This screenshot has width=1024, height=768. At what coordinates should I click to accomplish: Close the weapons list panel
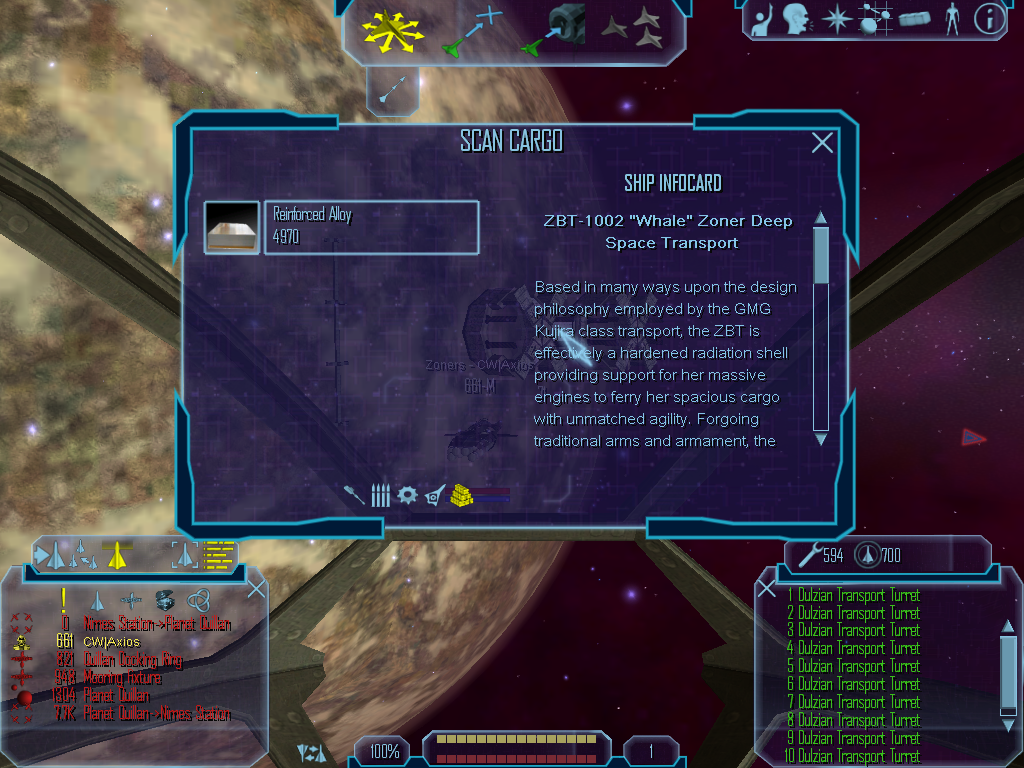click(x=766, y=588)
